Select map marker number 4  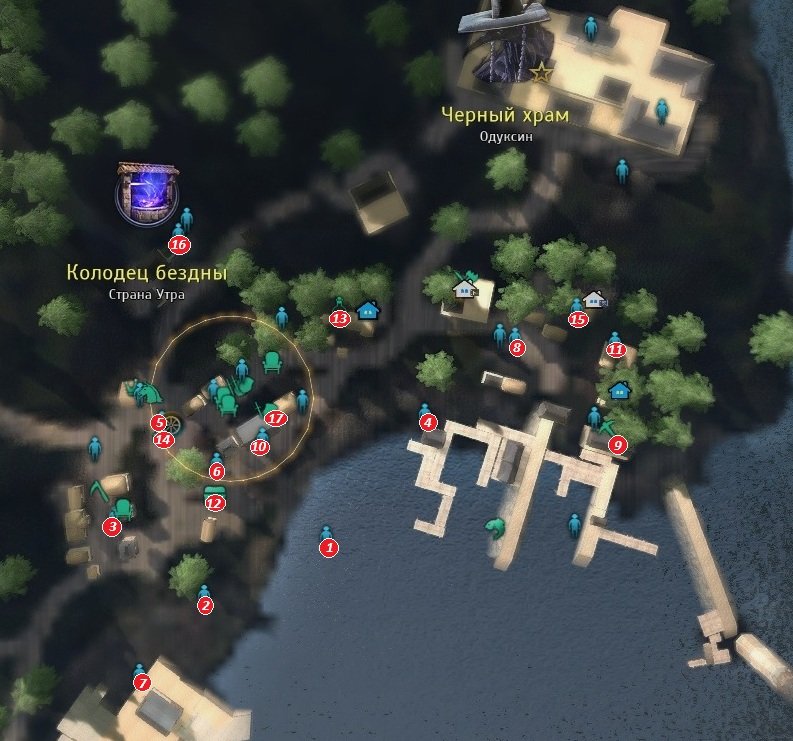point(429,423)
